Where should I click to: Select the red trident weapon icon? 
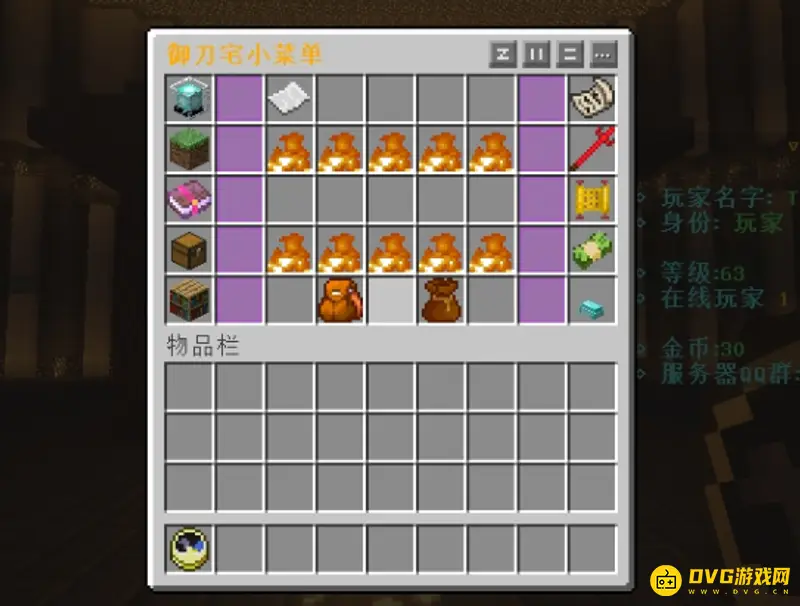point(591,149)
